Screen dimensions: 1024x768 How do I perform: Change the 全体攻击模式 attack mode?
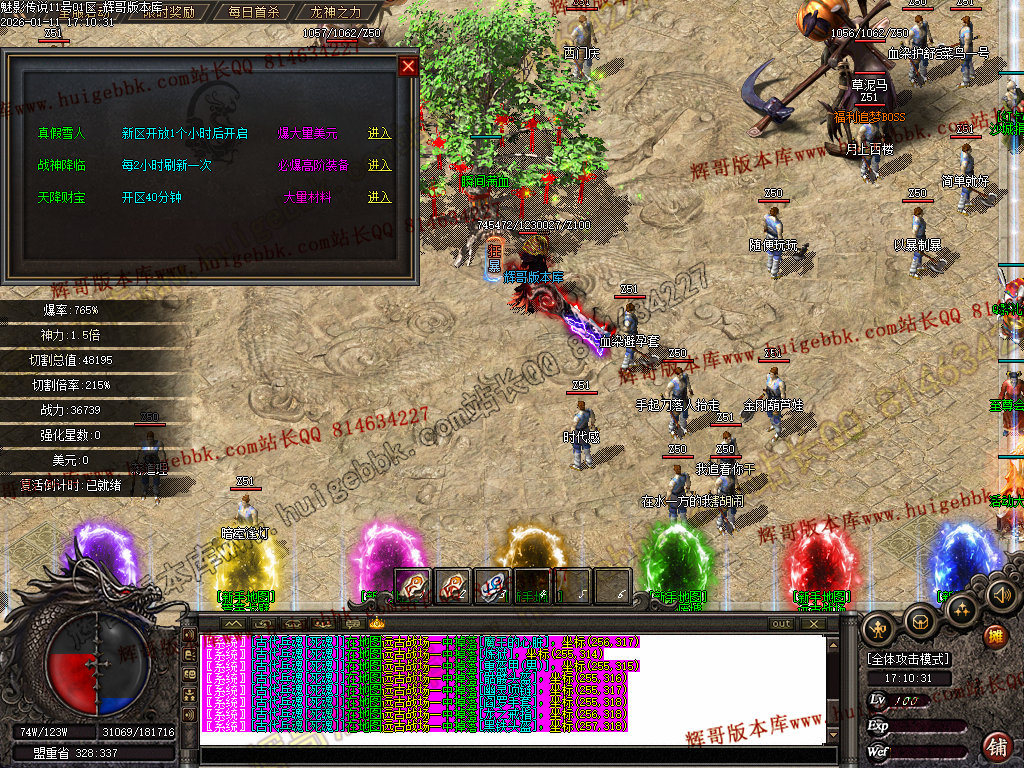click(908, 659)
